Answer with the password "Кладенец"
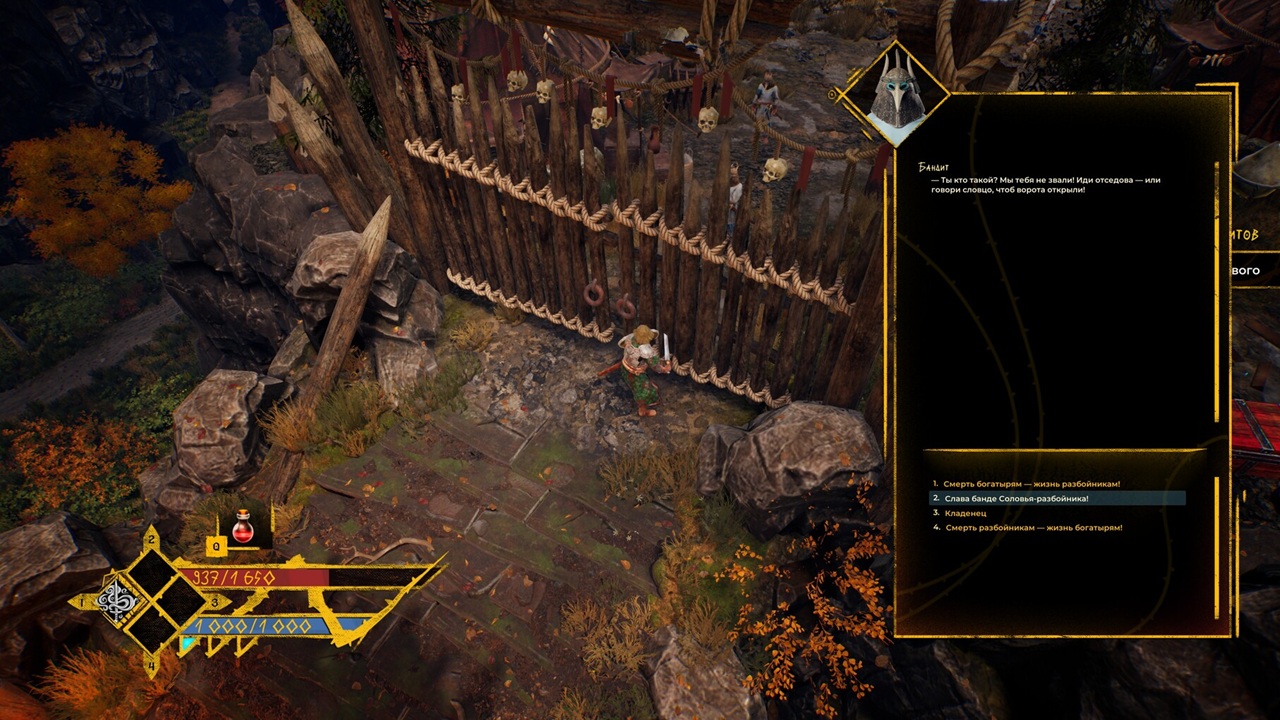Viewport: 1280px width, 720px height. click(x=965, y=513)
